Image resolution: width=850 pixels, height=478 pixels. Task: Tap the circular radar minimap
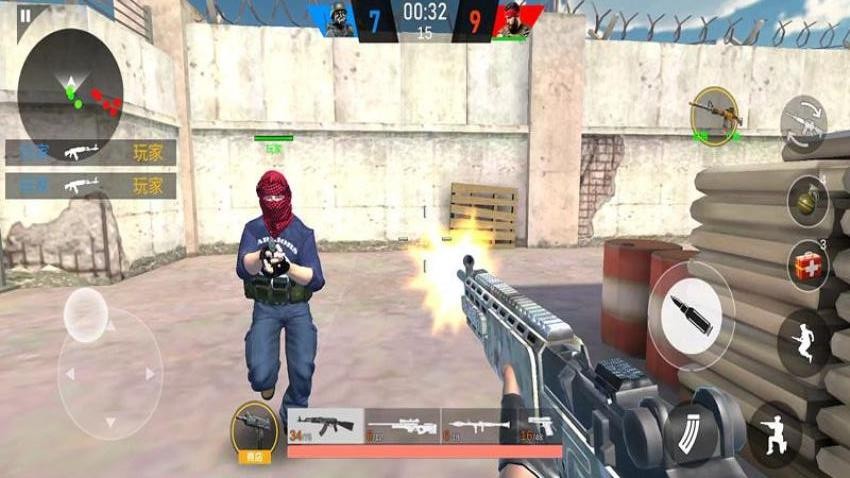coord(70,91)
